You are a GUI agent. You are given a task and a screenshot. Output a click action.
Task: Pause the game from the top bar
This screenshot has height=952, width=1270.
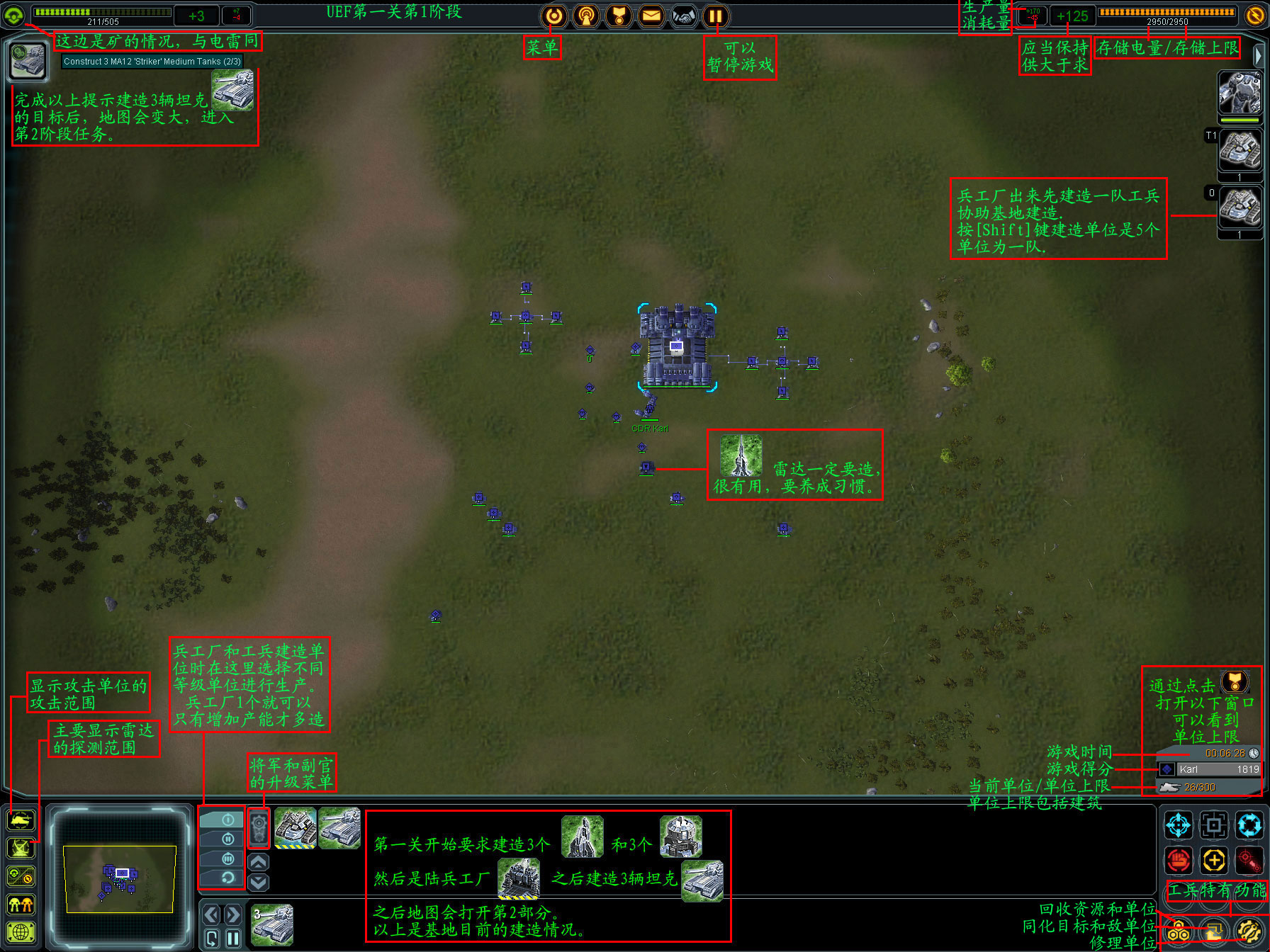[716, 16]
